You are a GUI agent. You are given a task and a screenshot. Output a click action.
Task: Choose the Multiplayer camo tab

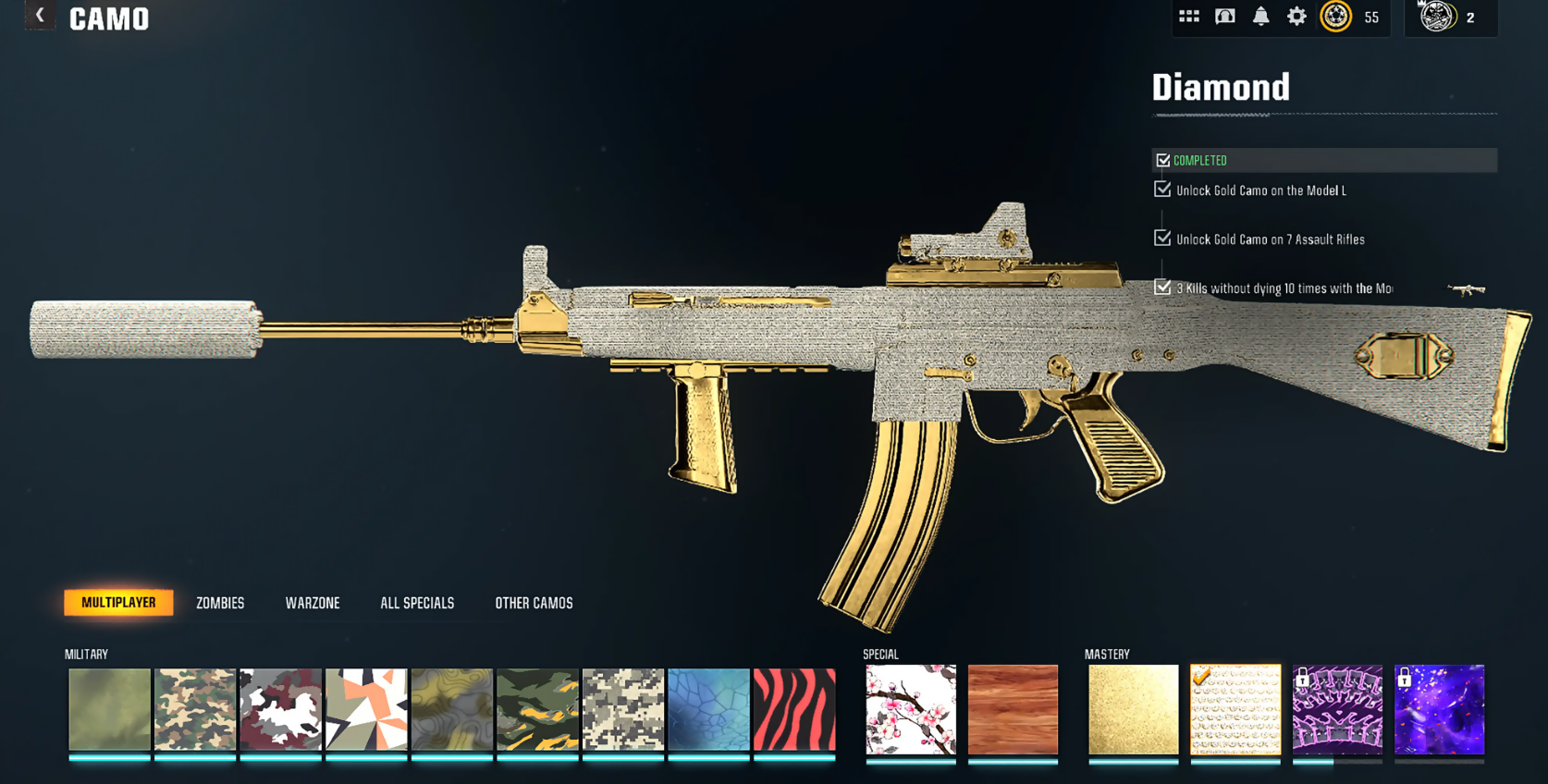(x=118, y=603)
